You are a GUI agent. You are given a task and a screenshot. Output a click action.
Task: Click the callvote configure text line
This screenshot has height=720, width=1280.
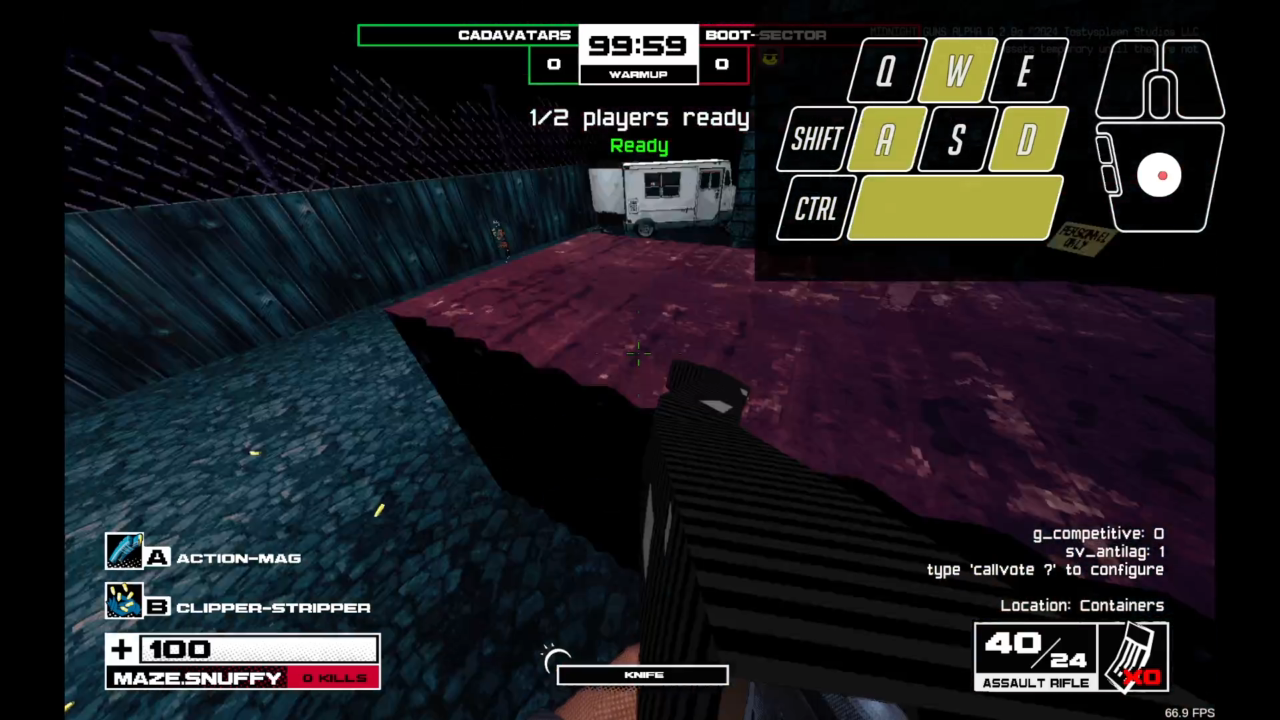click(1044, 569)
